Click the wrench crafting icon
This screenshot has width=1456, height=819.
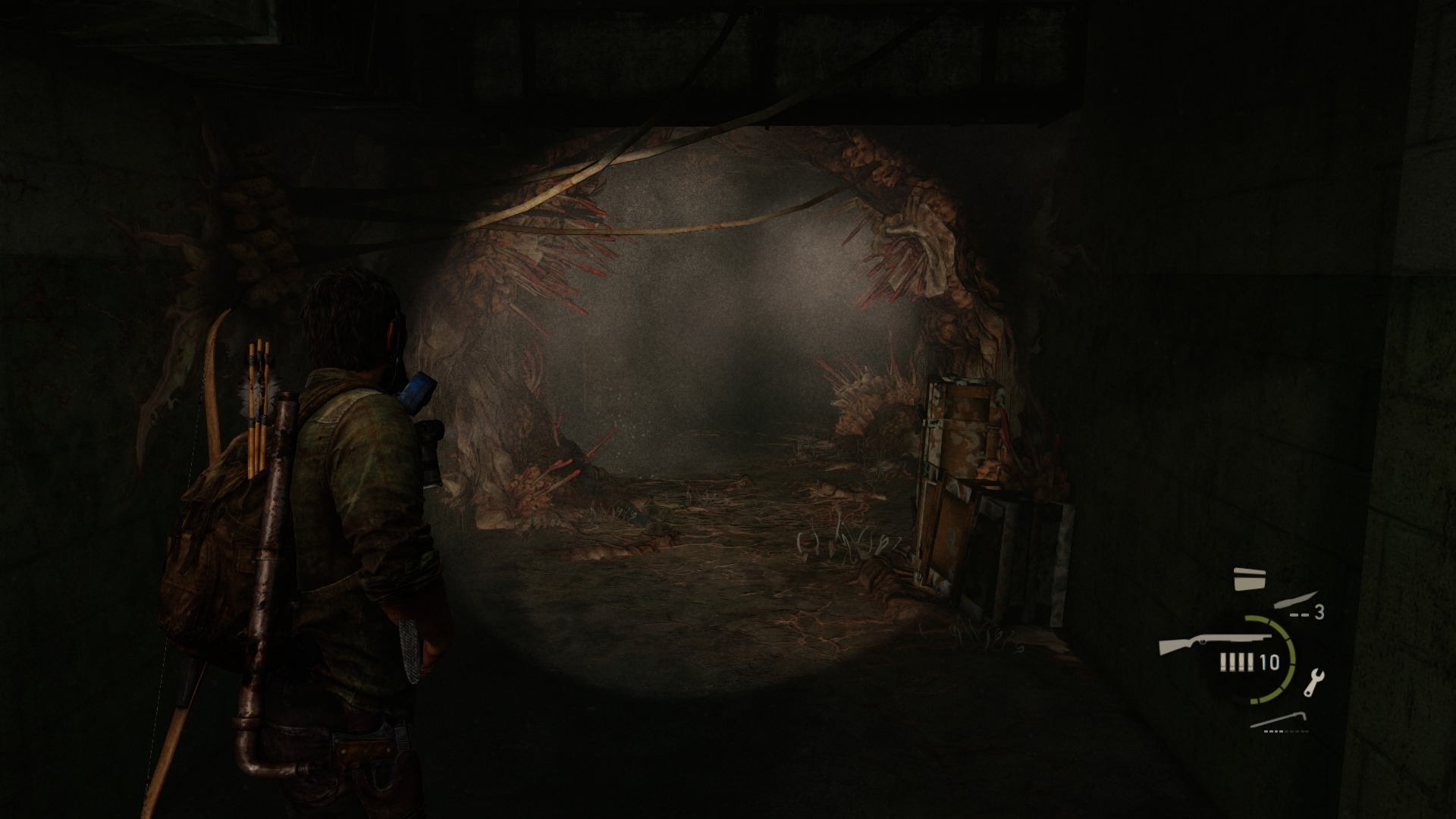coord(1313,682)
